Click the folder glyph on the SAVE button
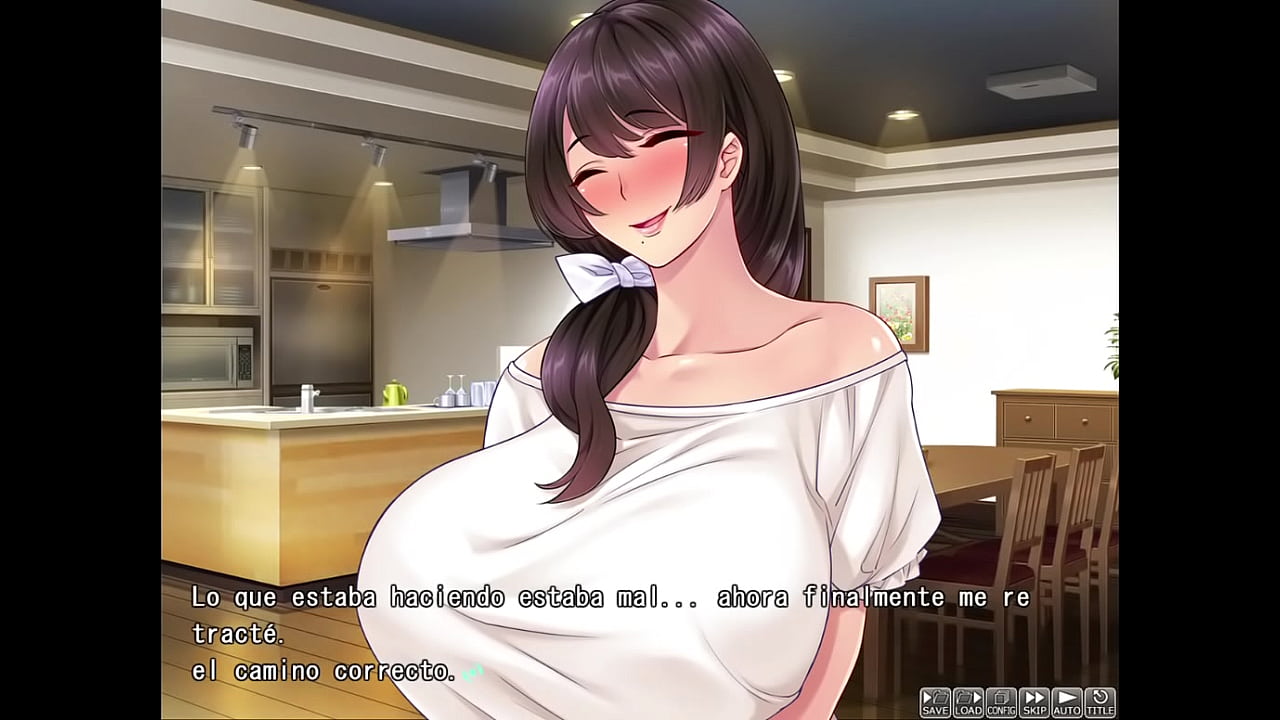Image resolution: width=1280 pixels, height=720 pixels. coord(940,697)
